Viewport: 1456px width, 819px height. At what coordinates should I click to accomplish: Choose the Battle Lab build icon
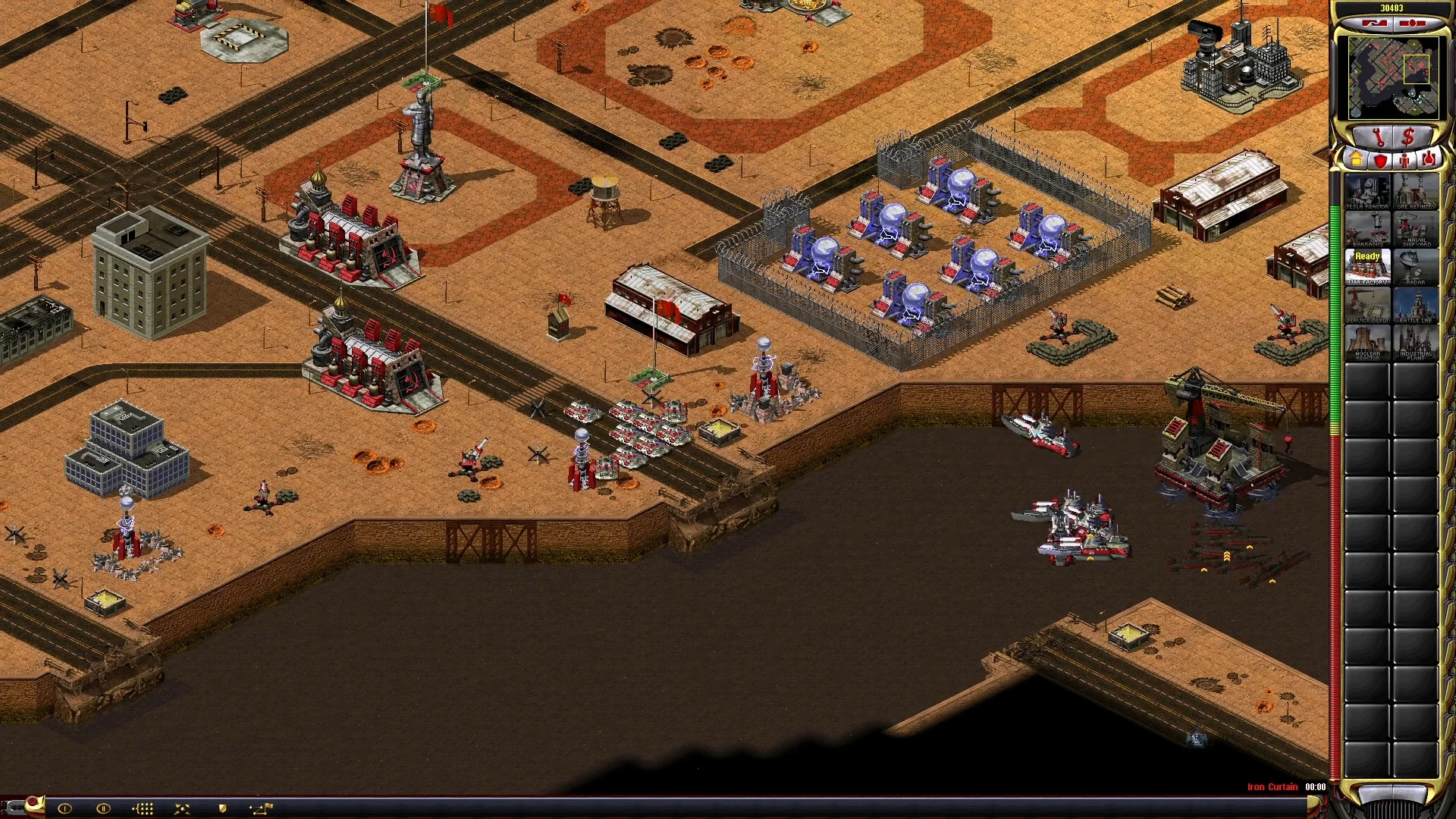click(1415, 306)
